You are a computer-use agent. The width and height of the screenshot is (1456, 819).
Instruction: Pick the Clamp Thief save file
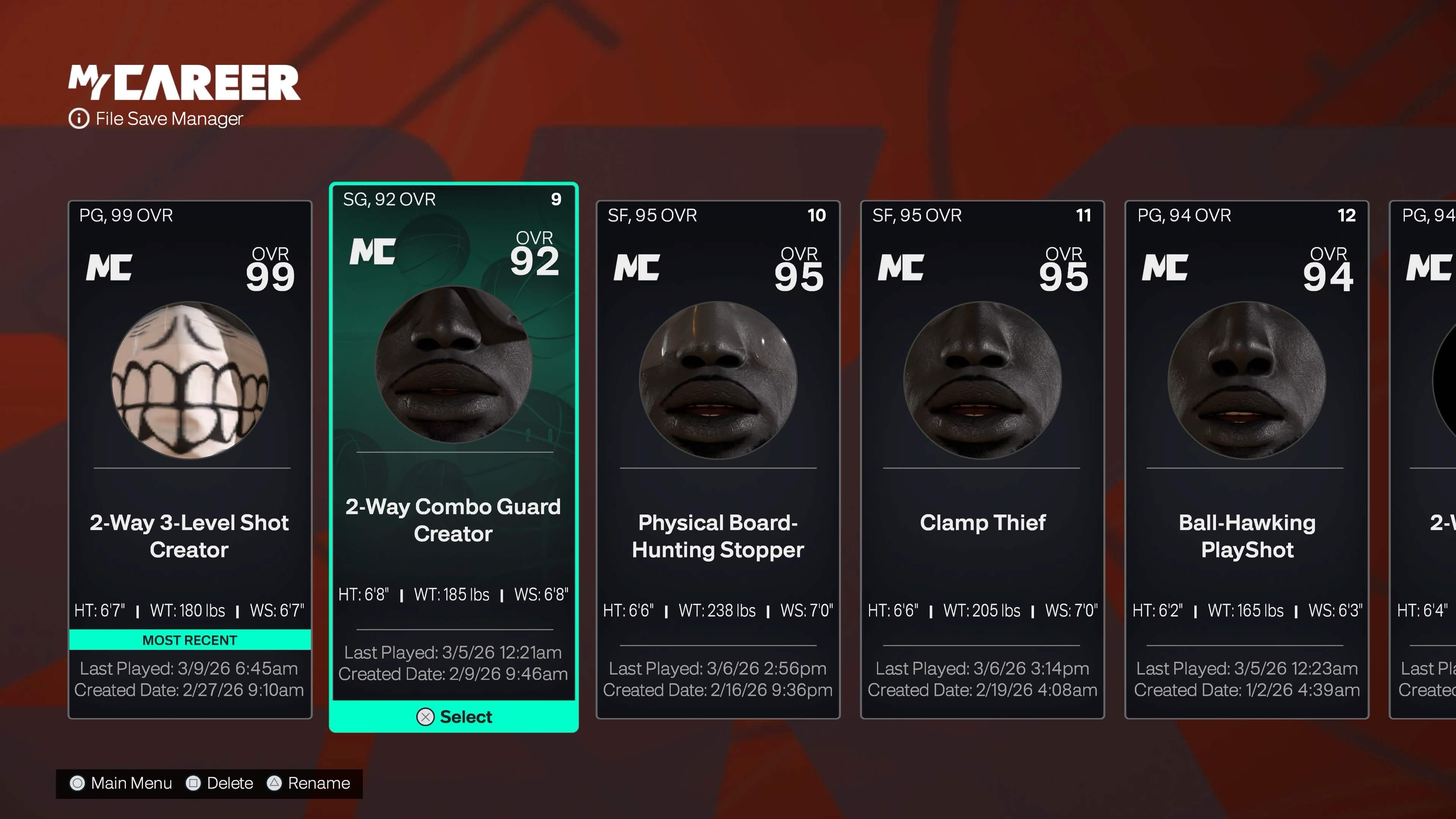(982, 459)
